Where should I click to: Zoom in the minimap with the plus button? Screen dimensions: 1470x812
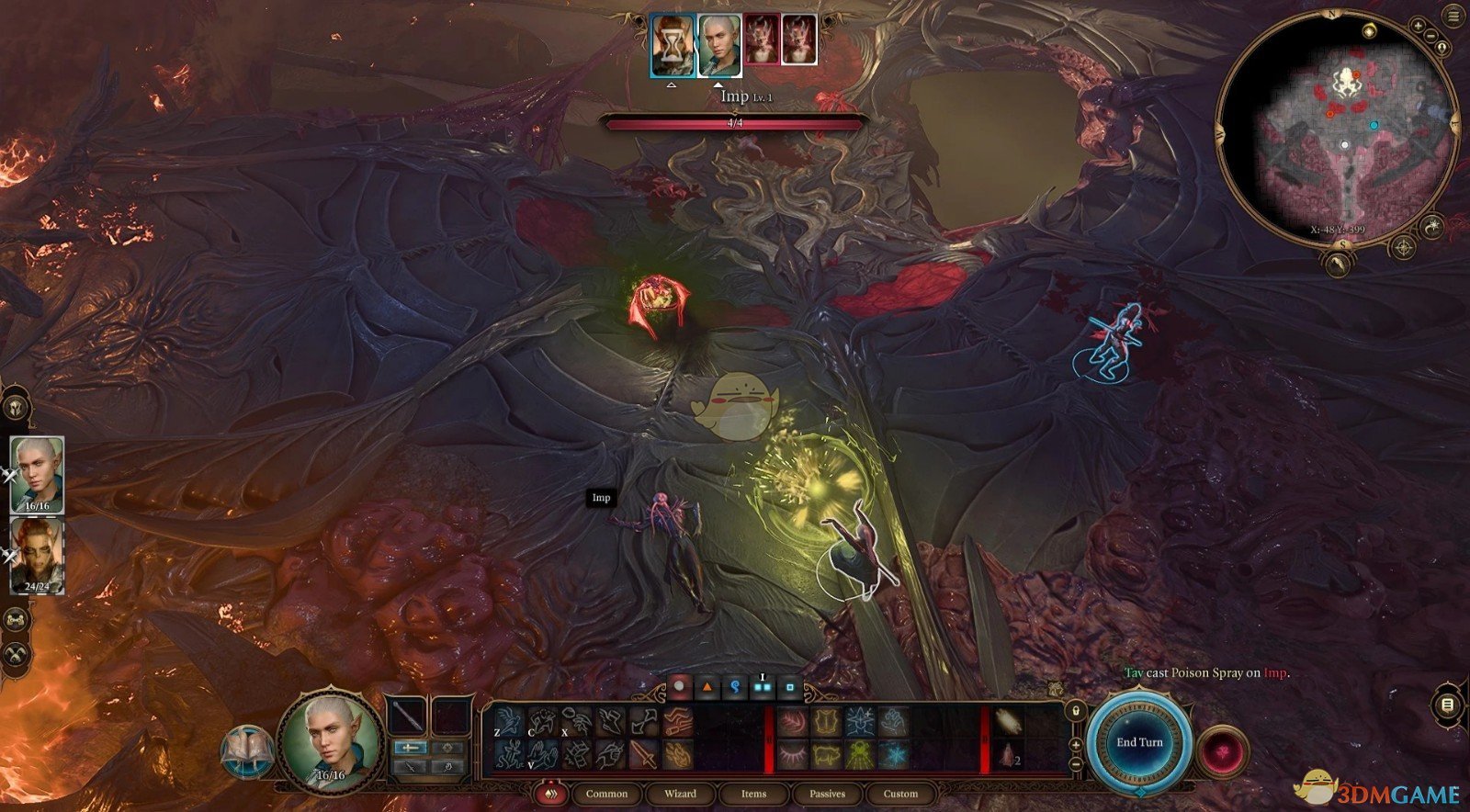[x=1416, y=19]
